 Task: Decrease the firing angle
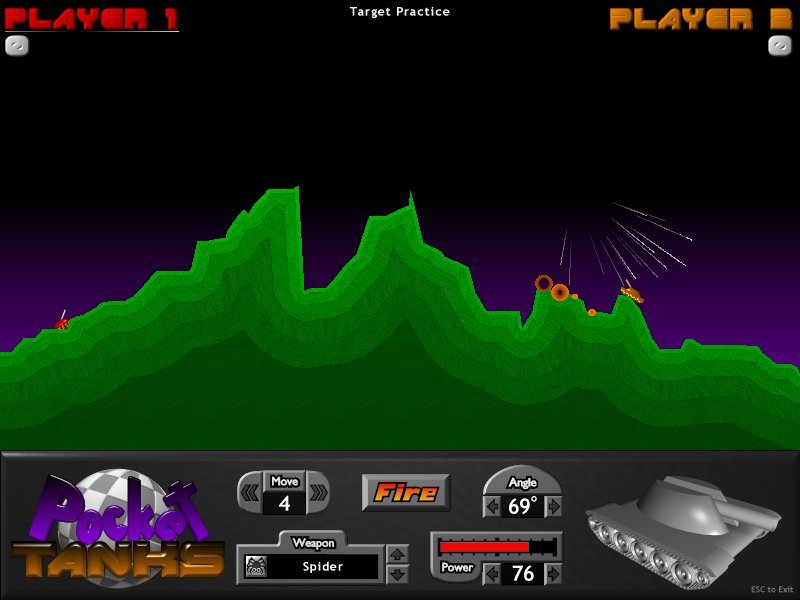pos(492,507)
